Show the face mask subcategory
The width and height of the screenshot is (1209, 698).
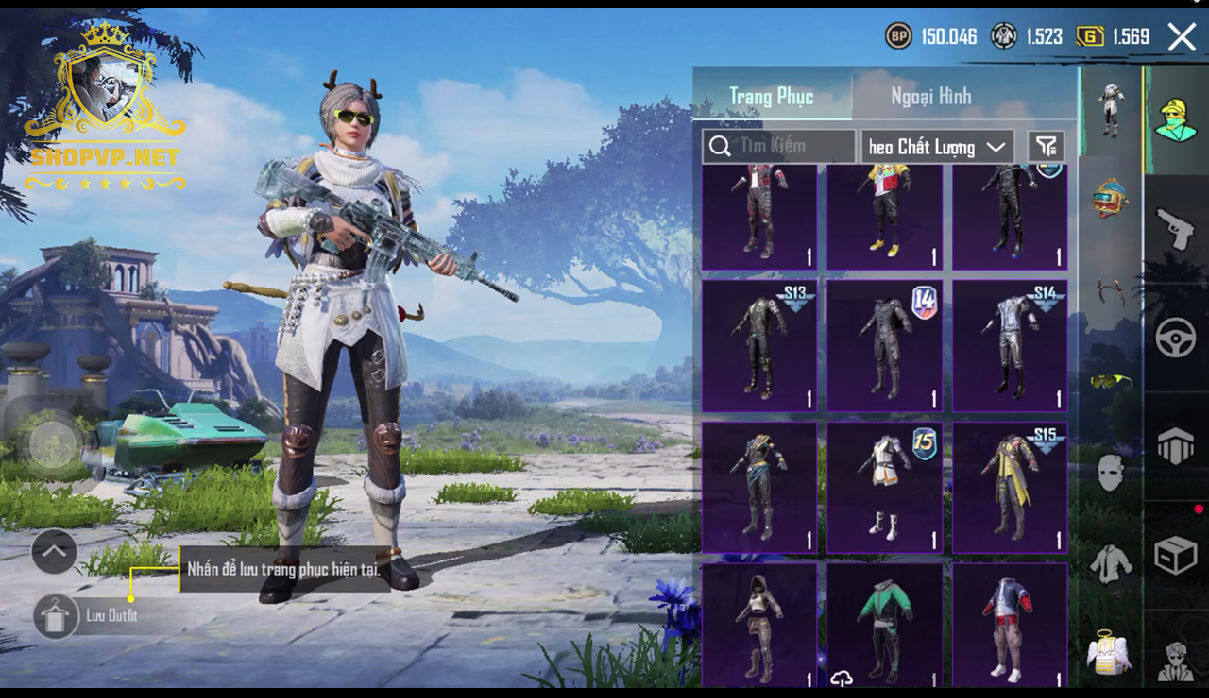click(1110, 472)
